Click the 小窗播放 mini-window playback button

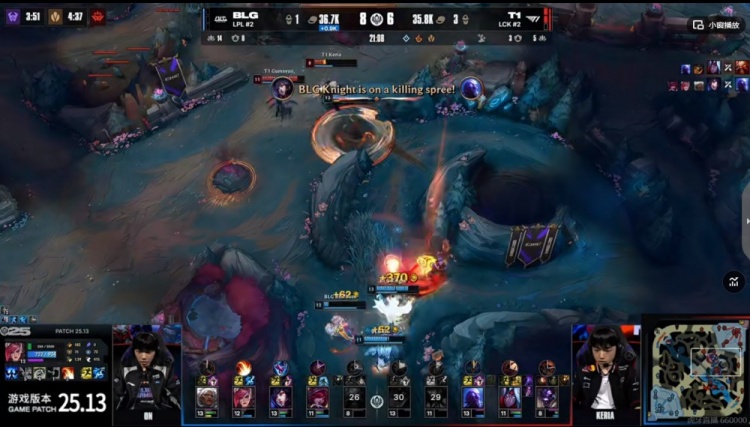tap(717, 24)
